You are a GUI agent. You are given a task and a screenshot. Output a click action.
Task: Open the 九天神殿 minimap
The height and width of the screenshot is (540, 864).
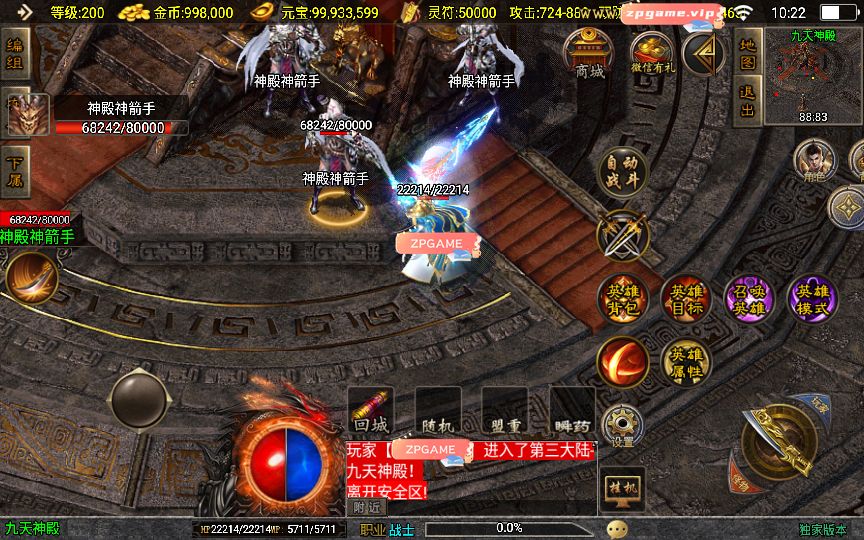click(812, 76)
